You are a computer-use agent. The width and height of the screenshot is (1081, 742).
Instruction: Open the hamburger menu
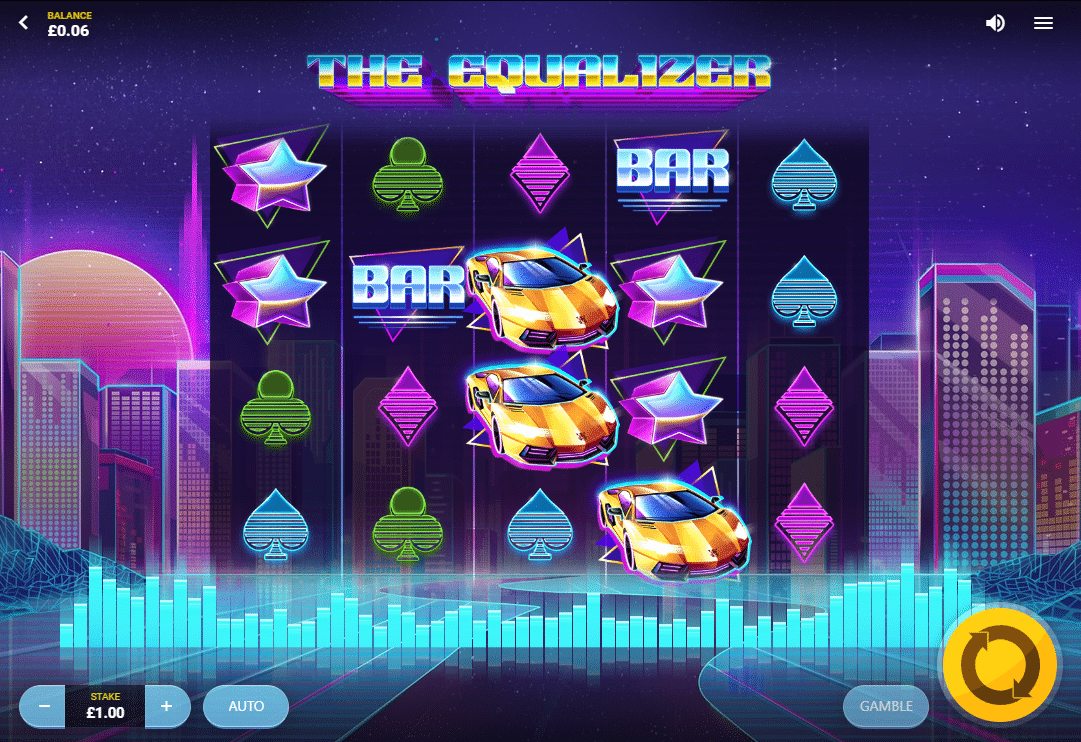[1043, 23]
